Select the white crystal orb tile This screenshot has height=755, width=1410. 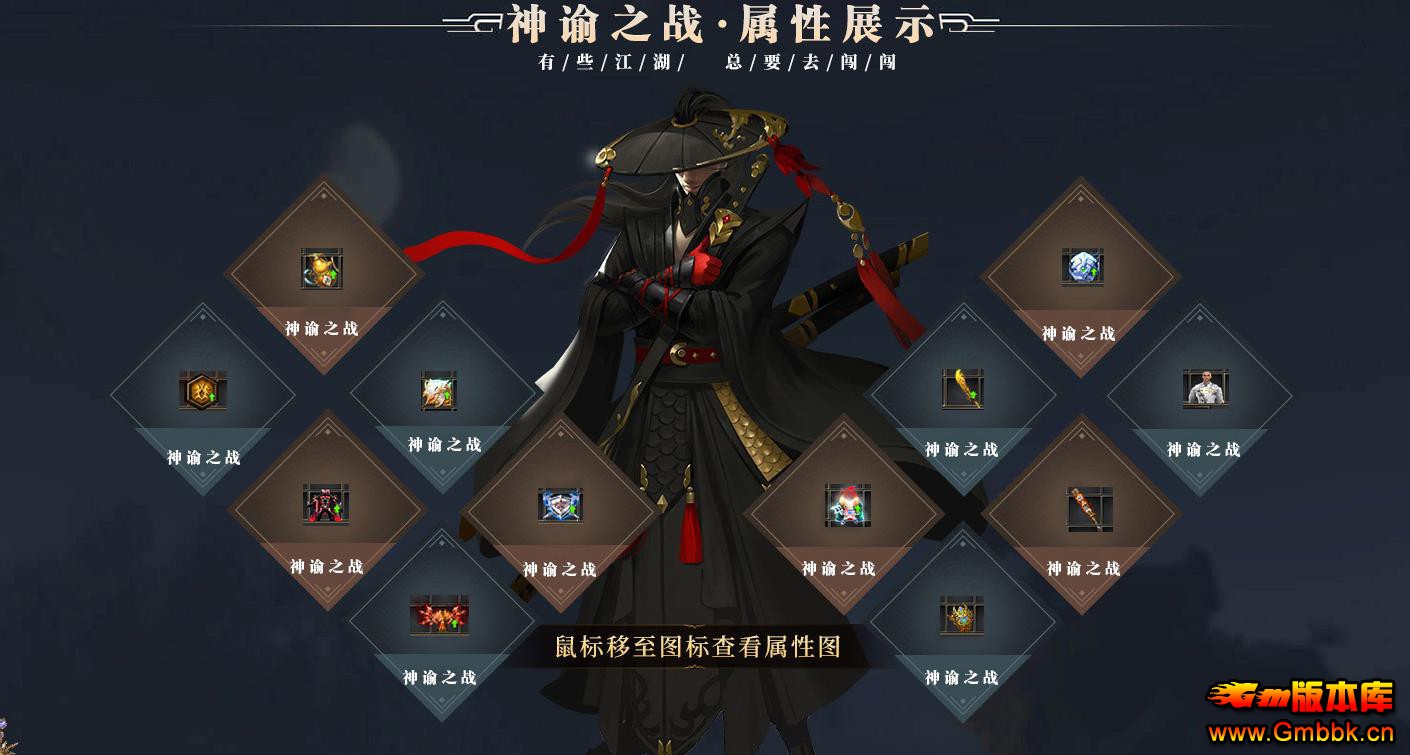(x=1082, y=267)
